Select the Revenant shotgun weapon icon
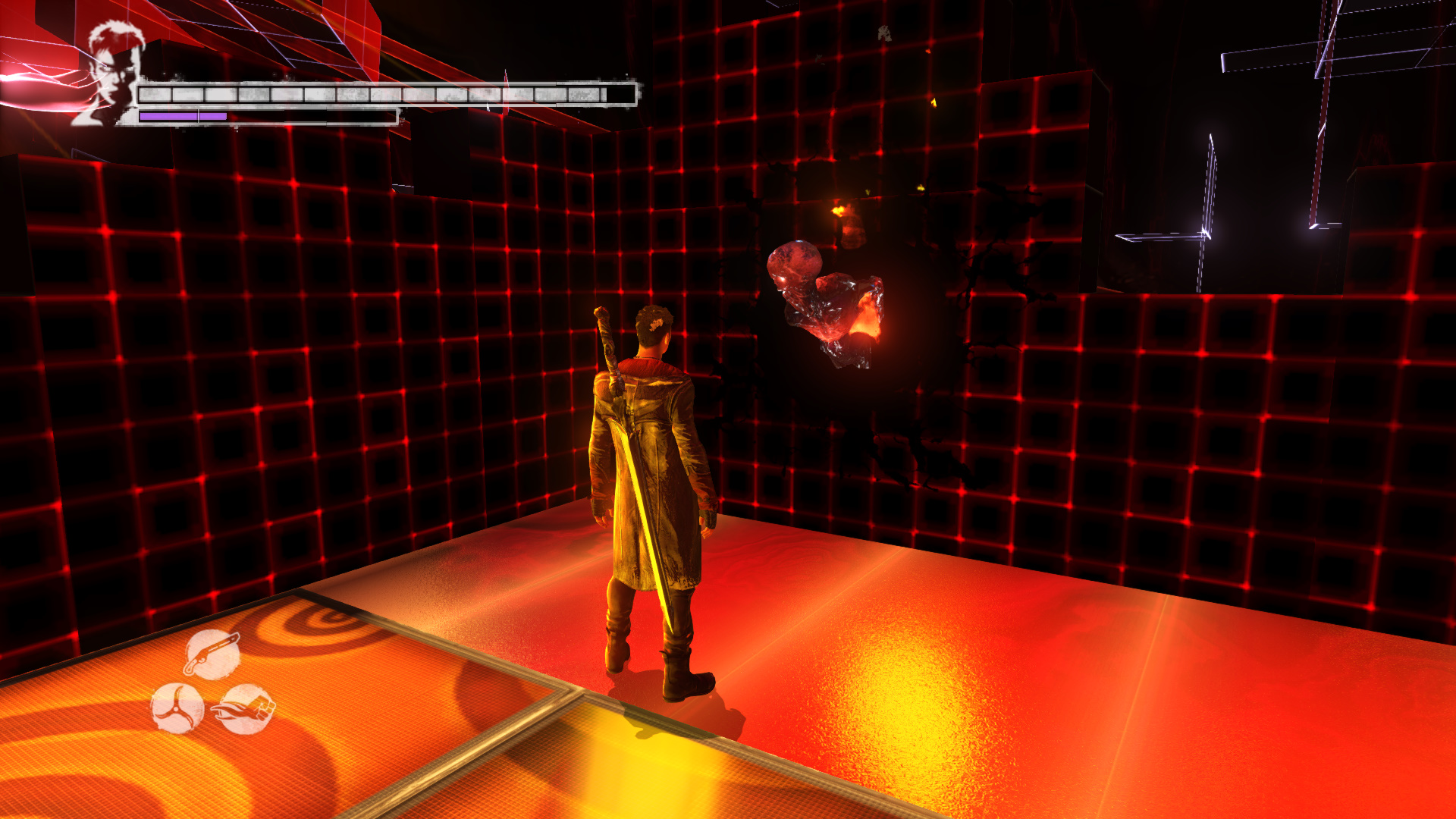 point(212,654)
